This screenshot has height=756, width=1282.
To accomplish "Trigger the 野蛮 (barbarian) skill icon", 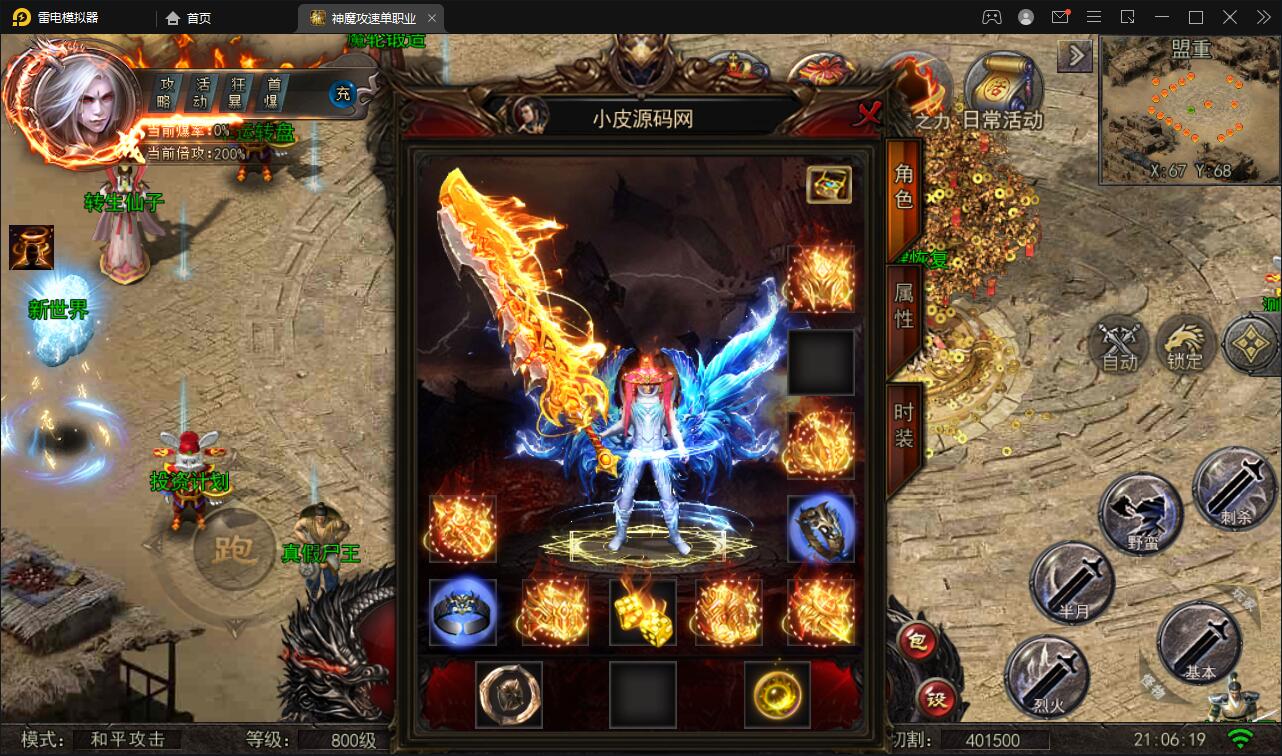I will (x=1140, y=510).
